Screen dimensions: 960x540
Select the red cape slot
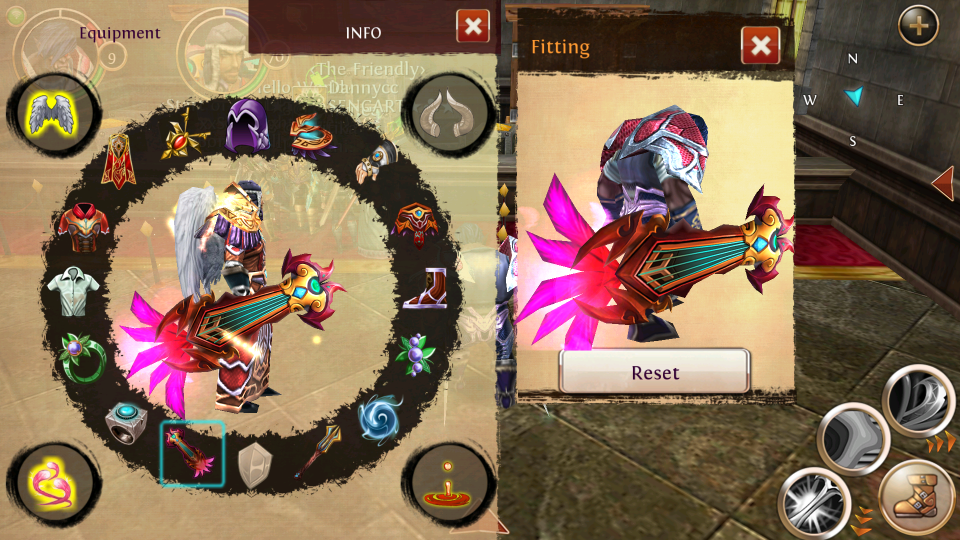(x=120, y=159)
